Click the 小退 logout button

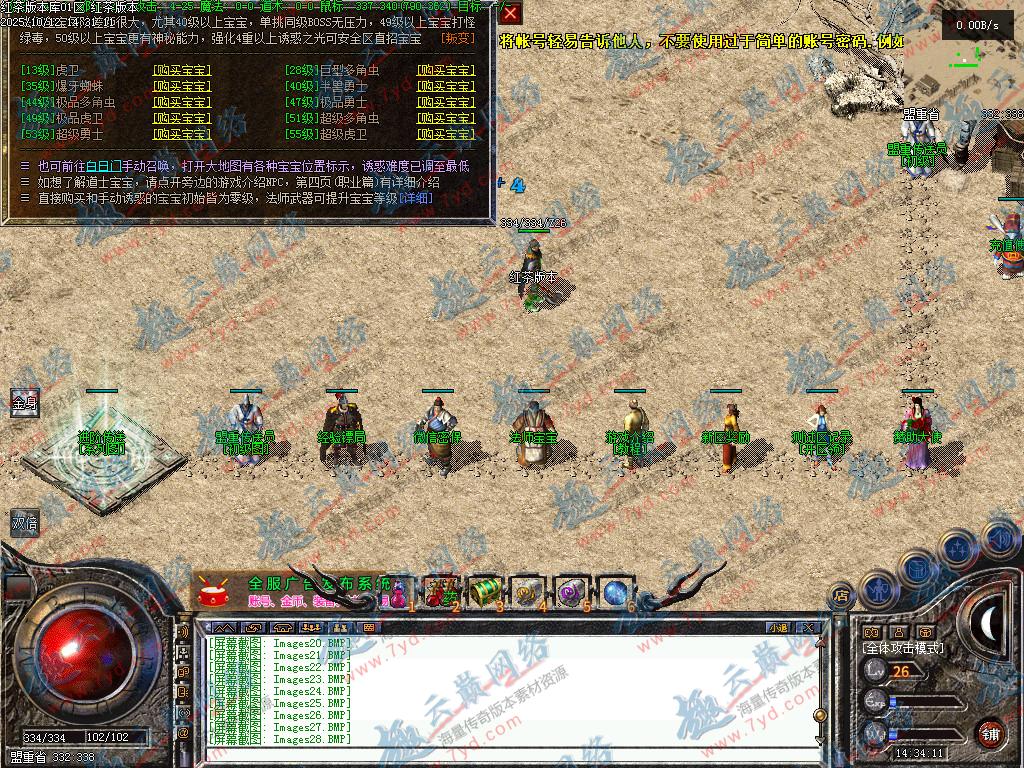pos(778,628)
